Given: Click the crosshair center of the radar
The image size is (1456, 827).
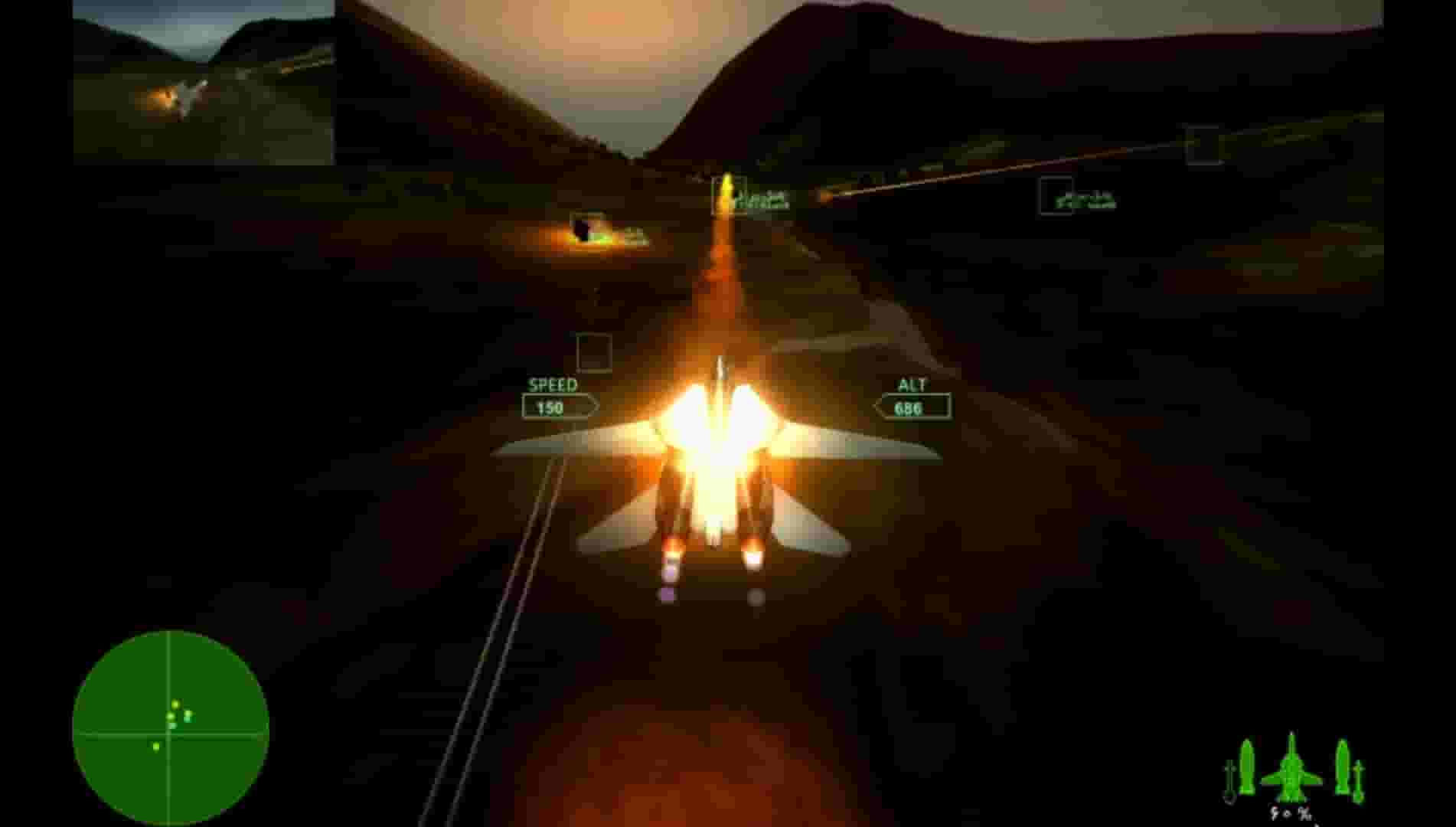Looking at the screenshot, I should pyautogui.click(x=170, y=731).
